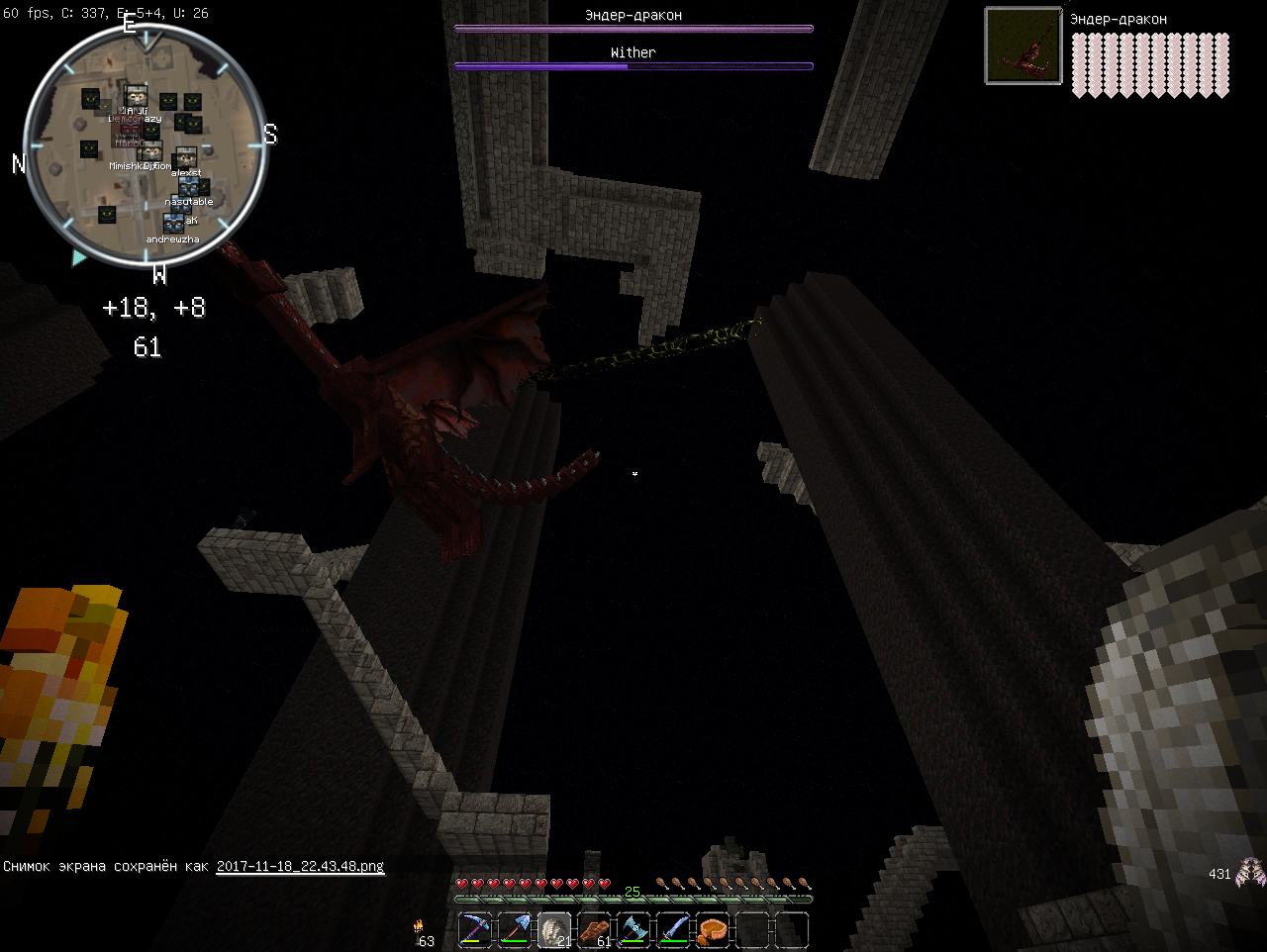
Task: Select the pumpkin pie slot
Action: [713, 930]
